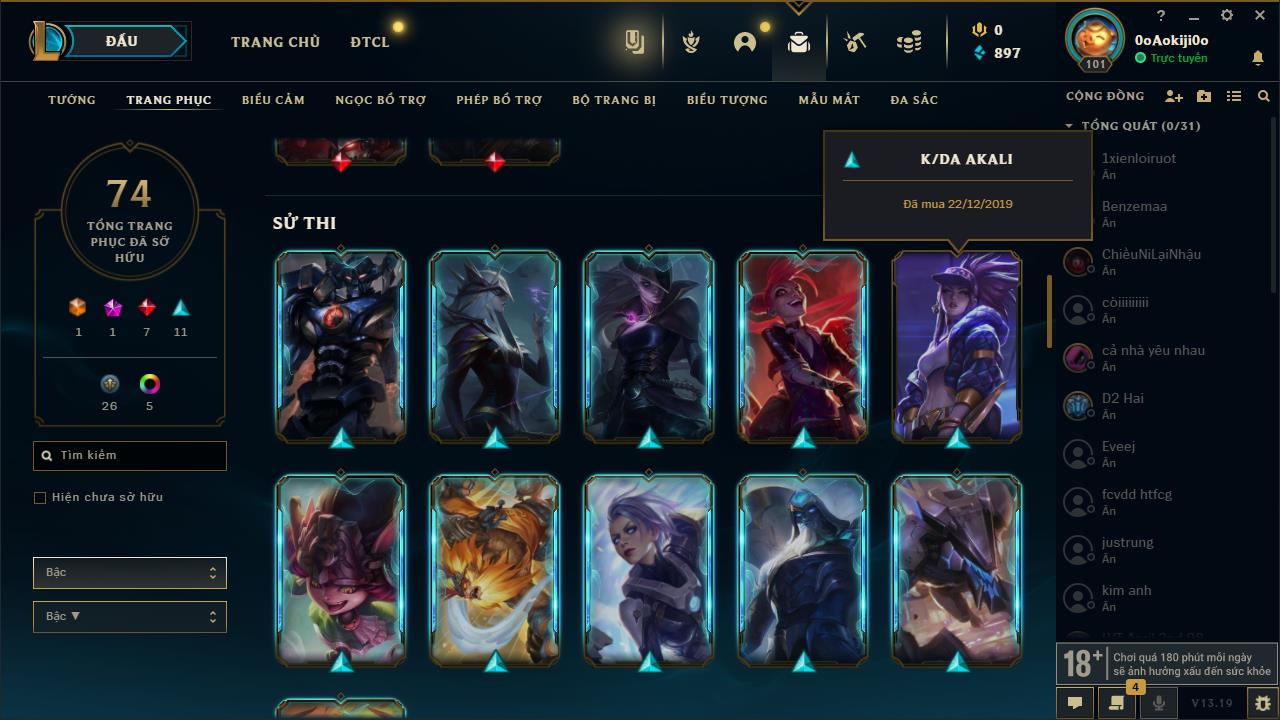Open friend list options via list icon
1280x720 pixels.
click(x=1234, y=96)
